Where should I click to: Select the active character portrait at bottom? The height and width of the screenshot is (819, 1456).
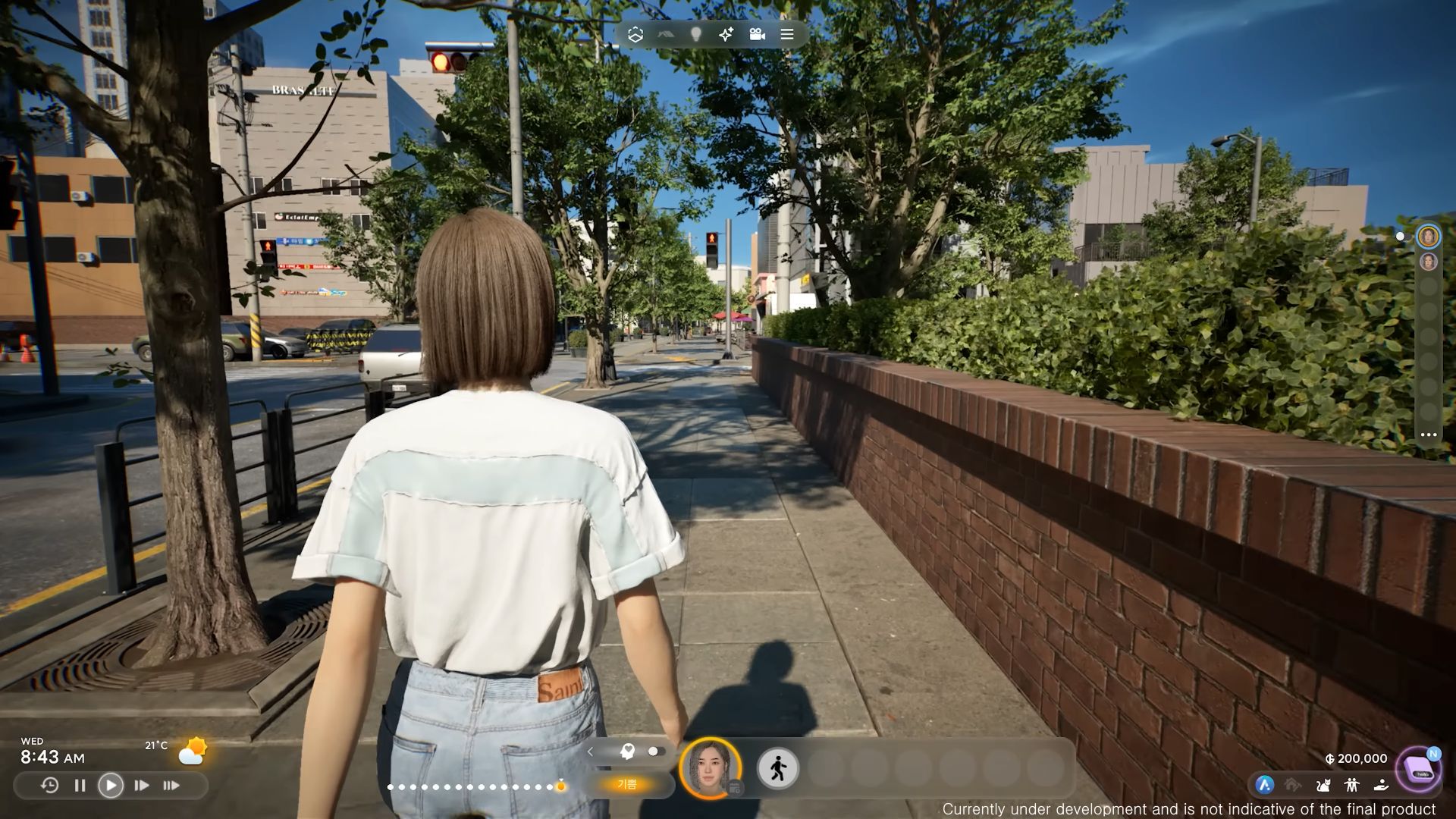[x=711, y=768]
